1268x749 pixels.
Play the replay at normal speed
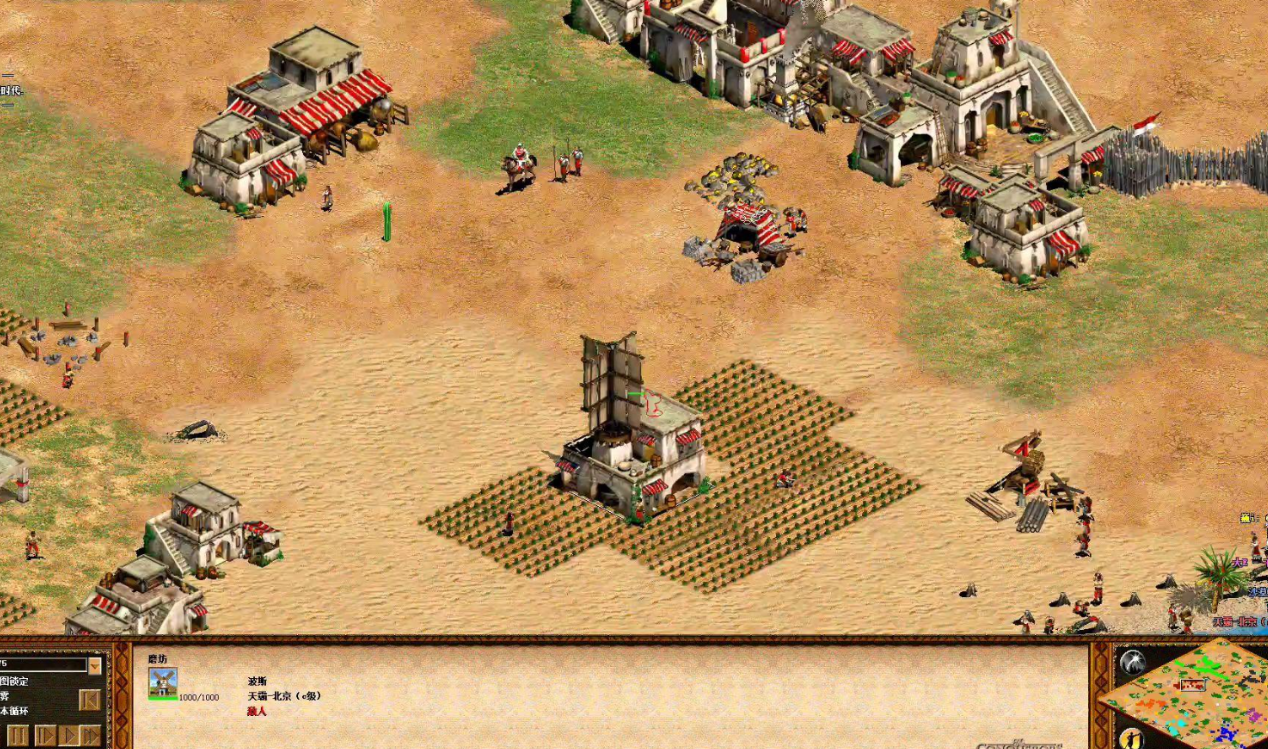pyautogui.click(x=68, y=735)
